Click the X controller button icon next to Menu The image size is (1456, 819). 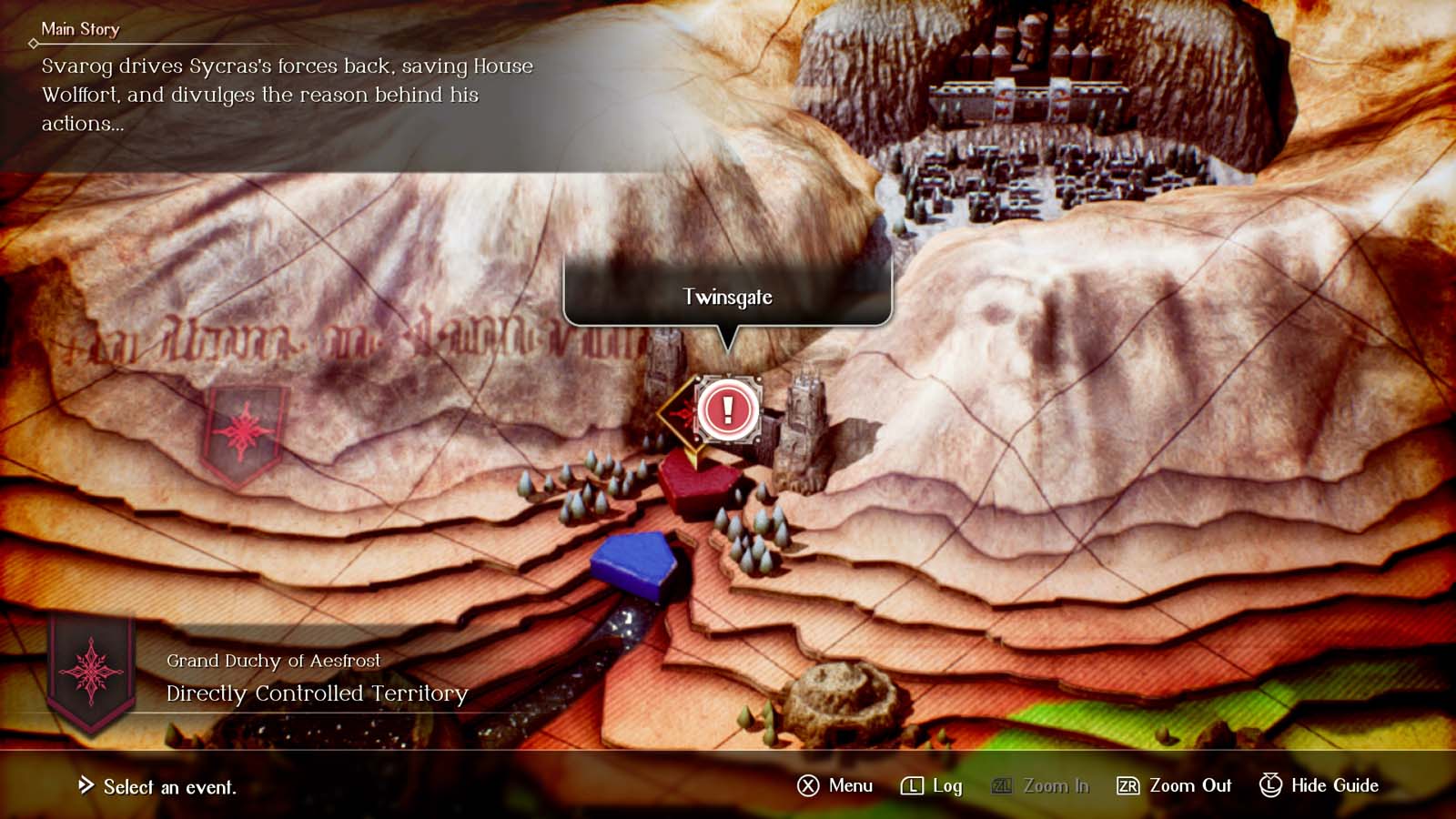pyautogui.click(x=808, y=786)
